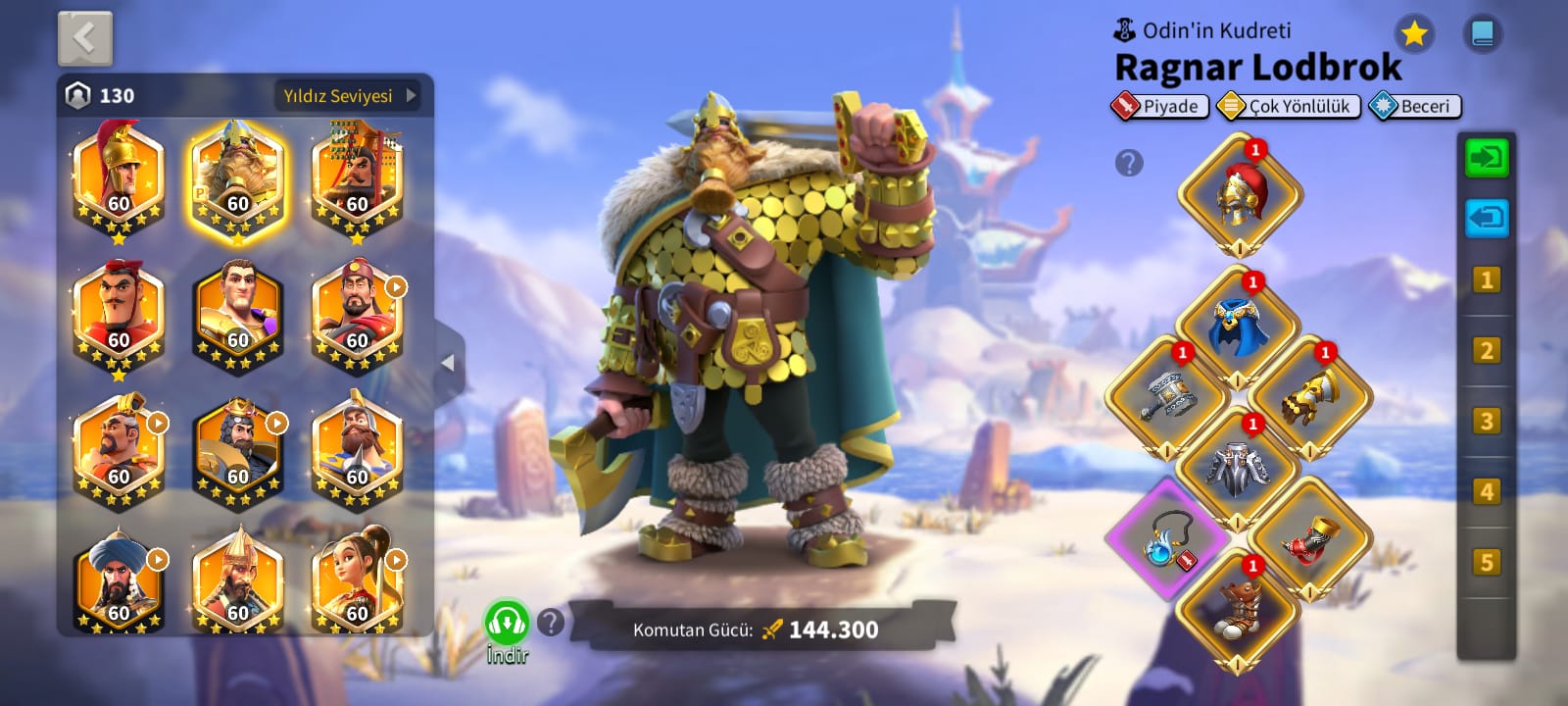1568x706 pixels.
Task: Select the golden gauntlets slot
Action: 1309,397
